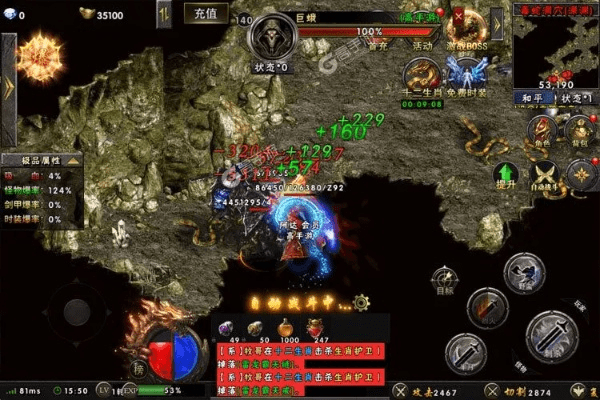Viewport: 600px width, 400px height.
Task: Tap the 目标 target-select button
Action: pyautogui.click(x=445, y=281)
